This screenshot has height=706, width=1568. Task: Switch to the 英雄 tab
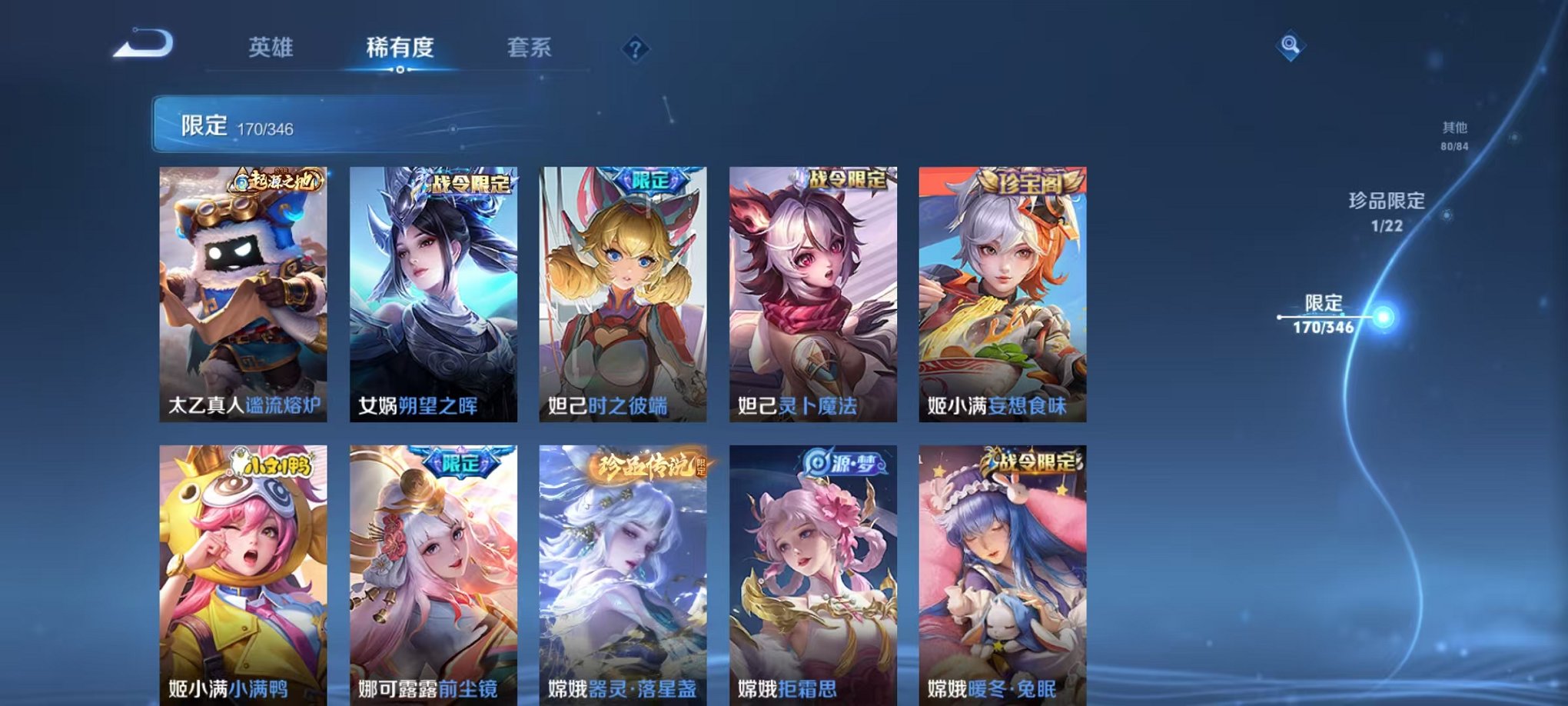click(x=272, y=48)
